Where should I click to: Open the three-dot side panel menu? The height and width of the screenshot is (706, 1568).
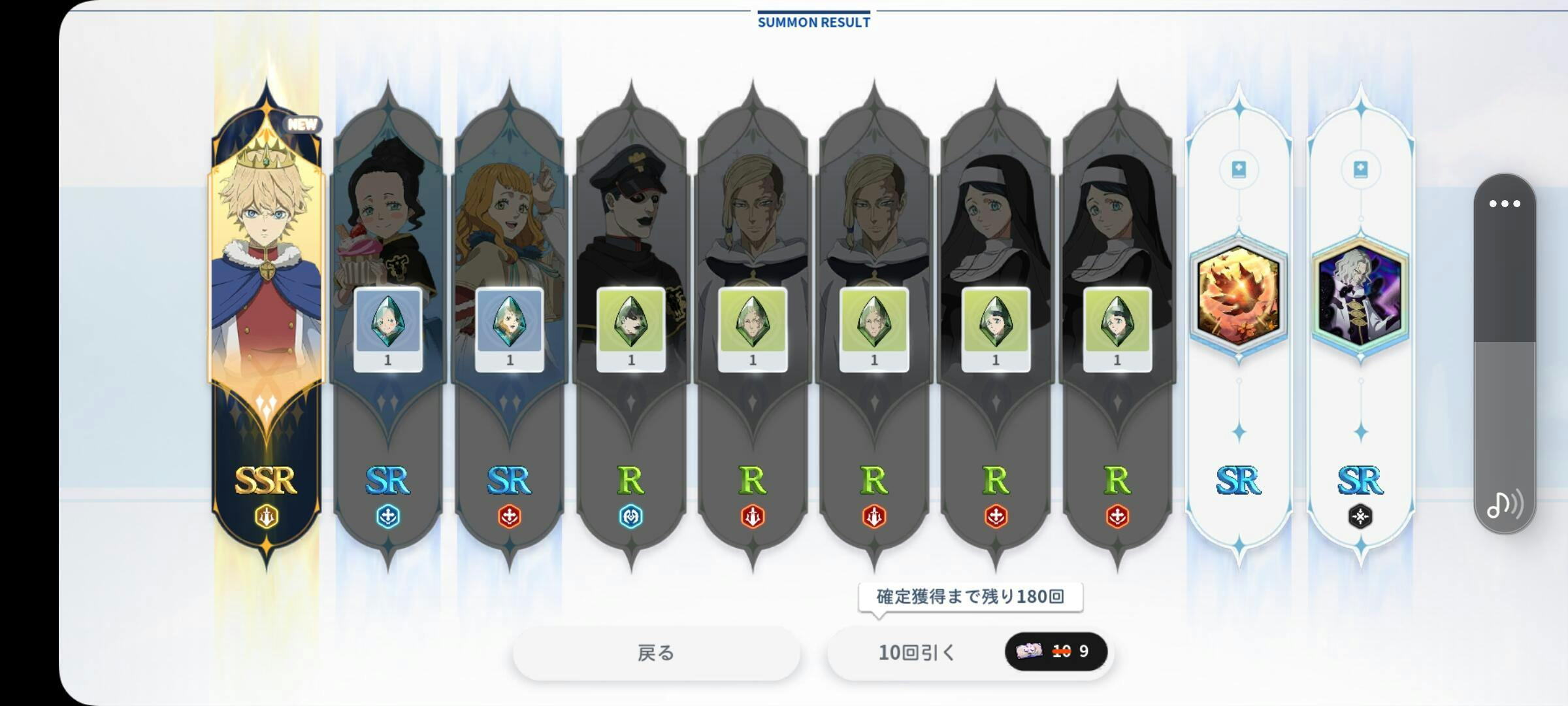[1505, 204]
